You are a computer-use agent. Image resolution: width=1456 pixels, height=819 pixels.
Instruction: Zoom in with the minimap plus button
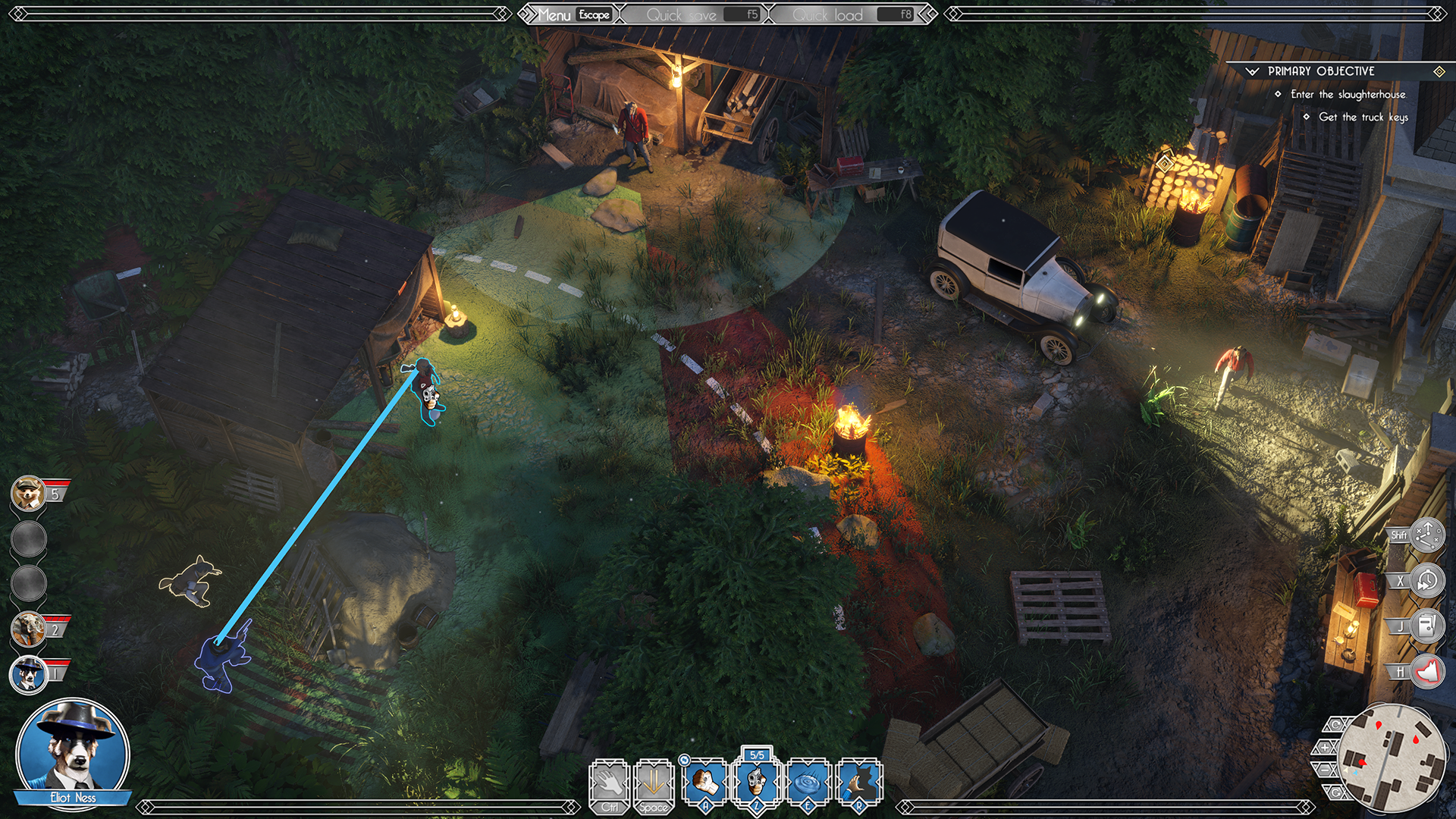coord(1325,748)
